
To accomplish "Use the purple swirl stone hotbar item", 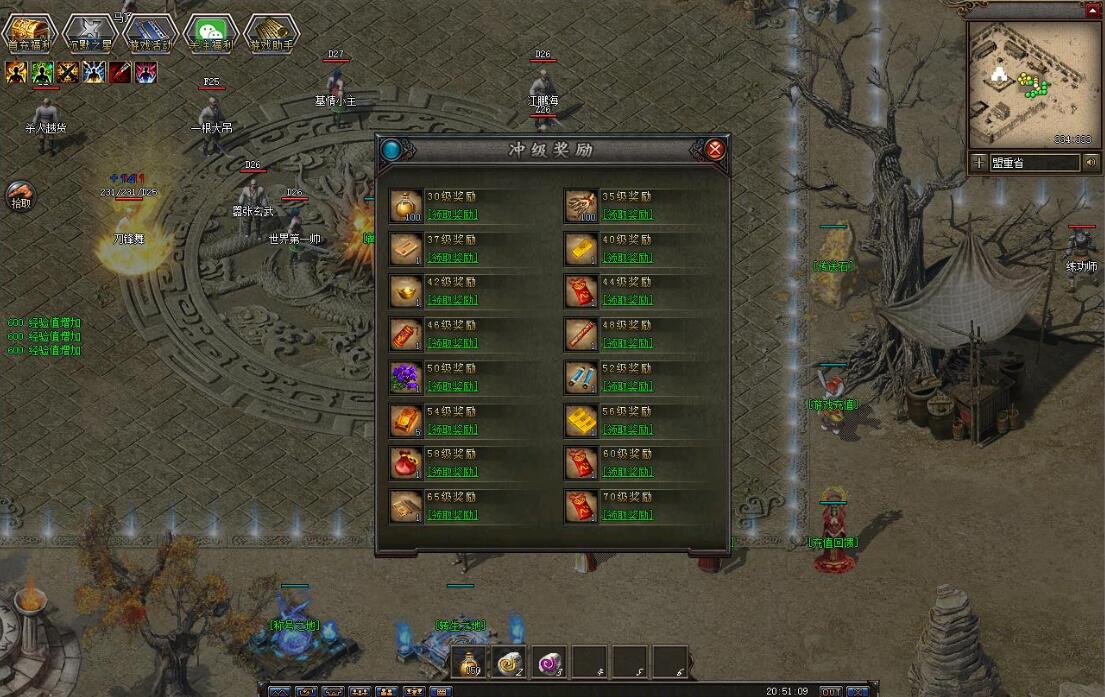I will point(548,661).
